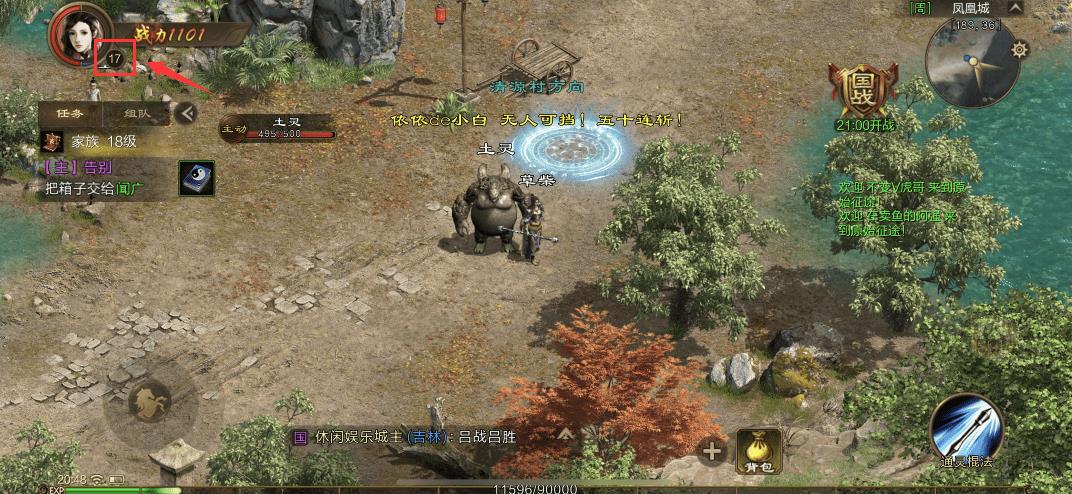Screen dimensions: 1072x494
Task: Click the blue yin-yang book icon
Action: point(195,178)
